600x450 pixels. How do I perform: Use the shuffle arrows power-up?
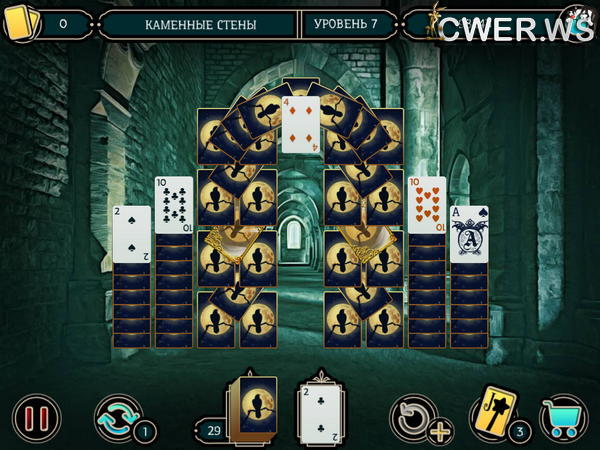116,416
